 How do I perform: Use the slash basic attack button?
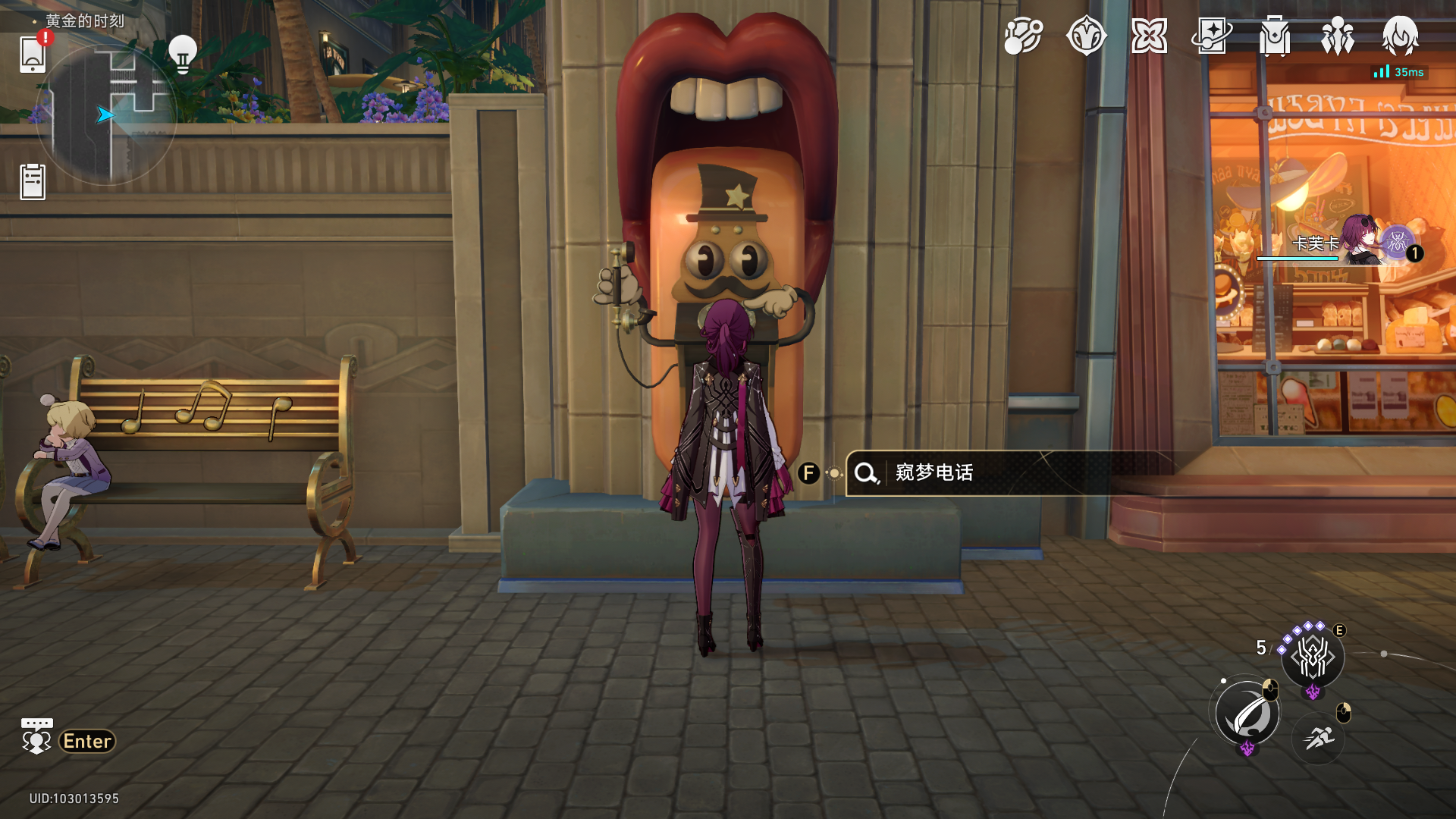click(x=1247, y=714)
